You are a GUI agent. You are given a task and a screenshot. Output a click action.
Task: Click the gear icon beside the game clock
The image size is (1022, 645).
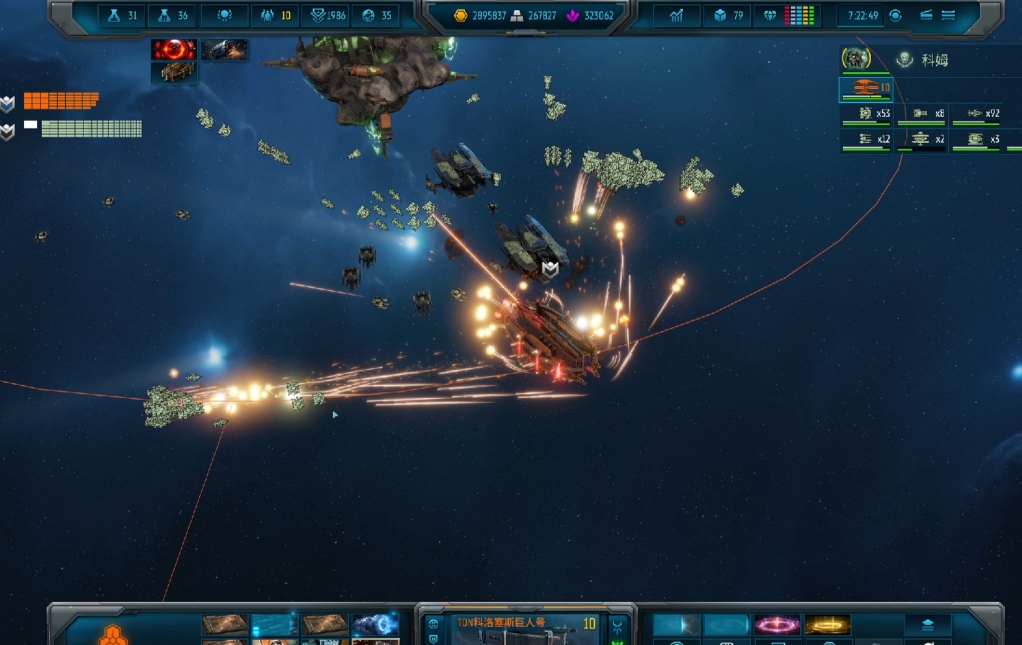pos(894,16)
